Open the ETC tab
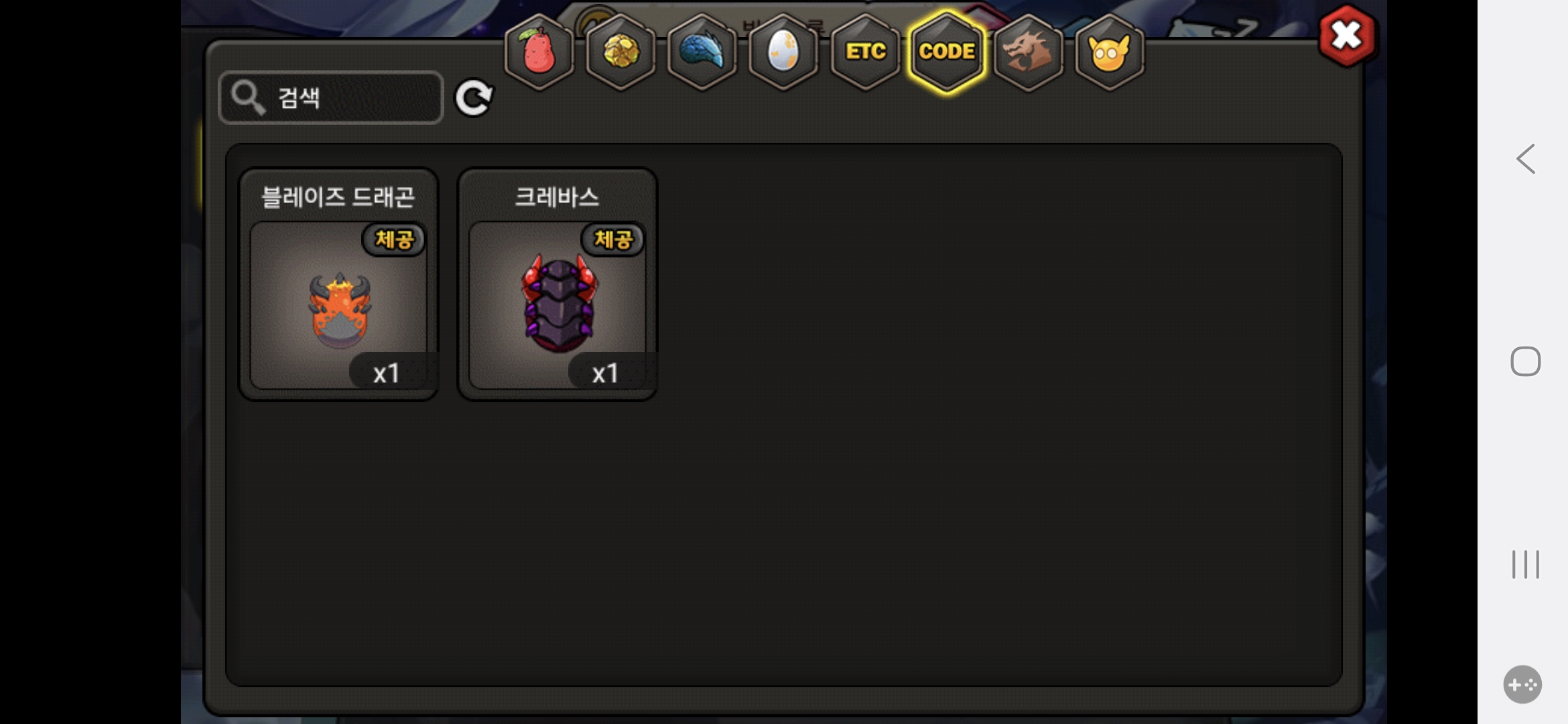 point(865,52)
